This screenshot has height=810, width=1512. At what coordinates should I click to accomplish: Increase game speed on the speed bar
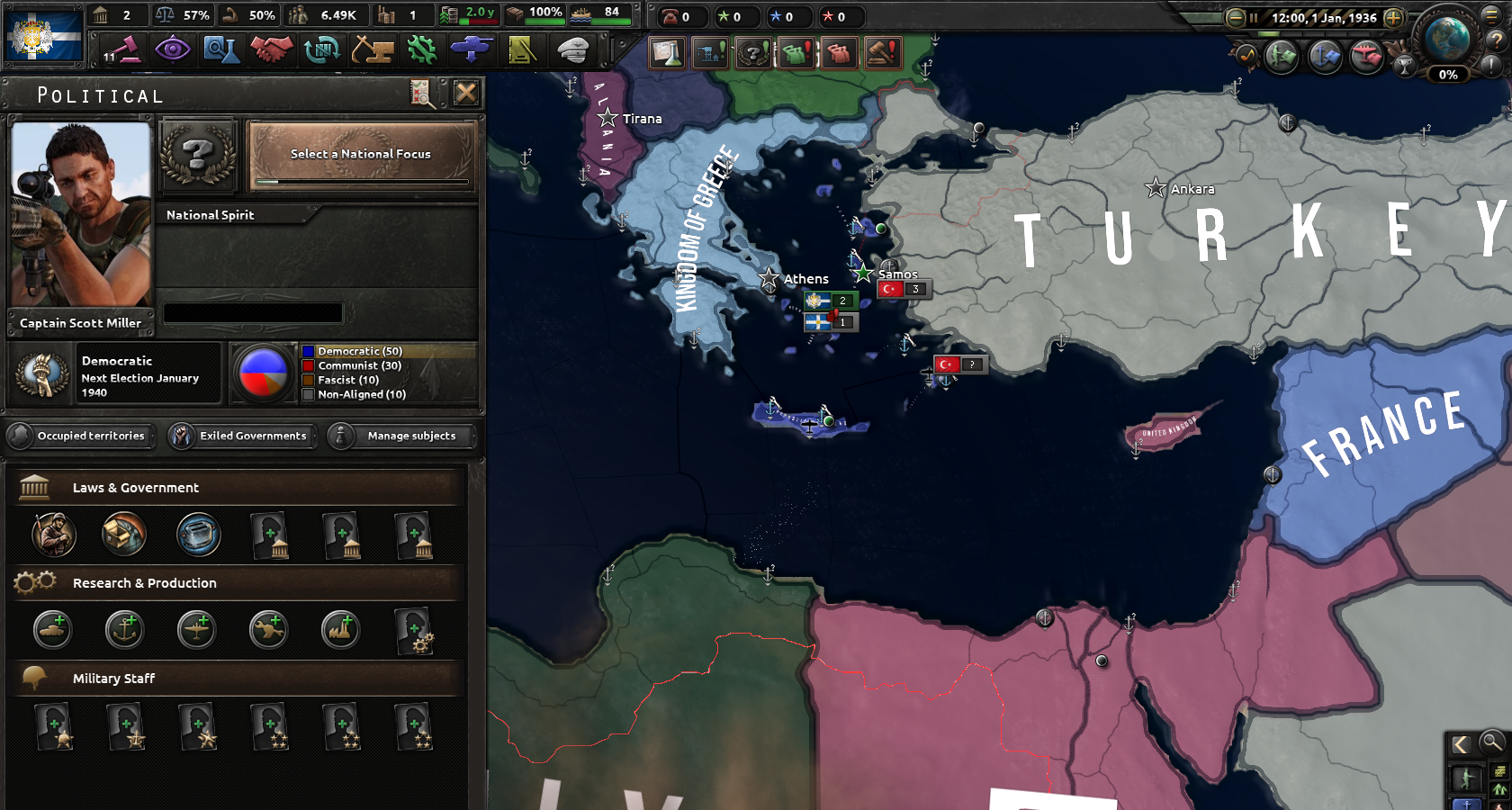1393,18
